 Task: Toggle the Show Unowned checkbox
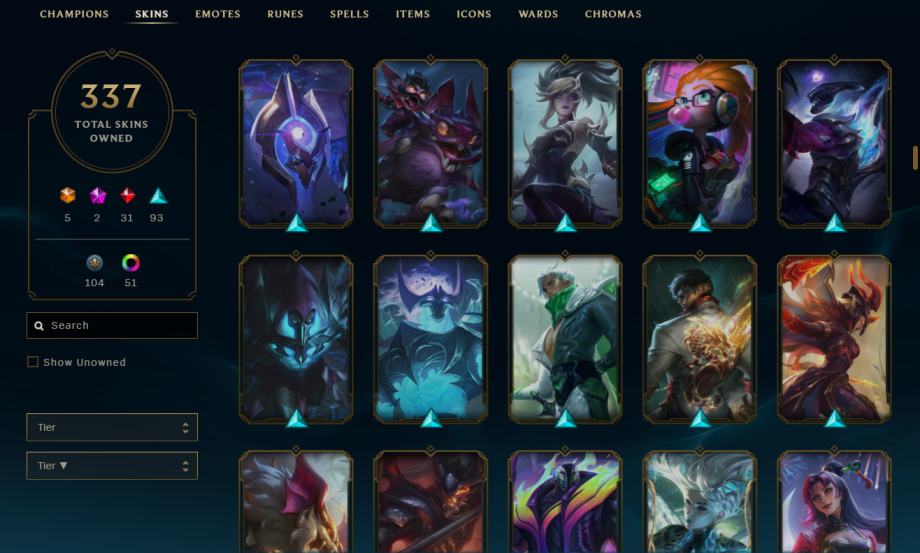point(33,362)
